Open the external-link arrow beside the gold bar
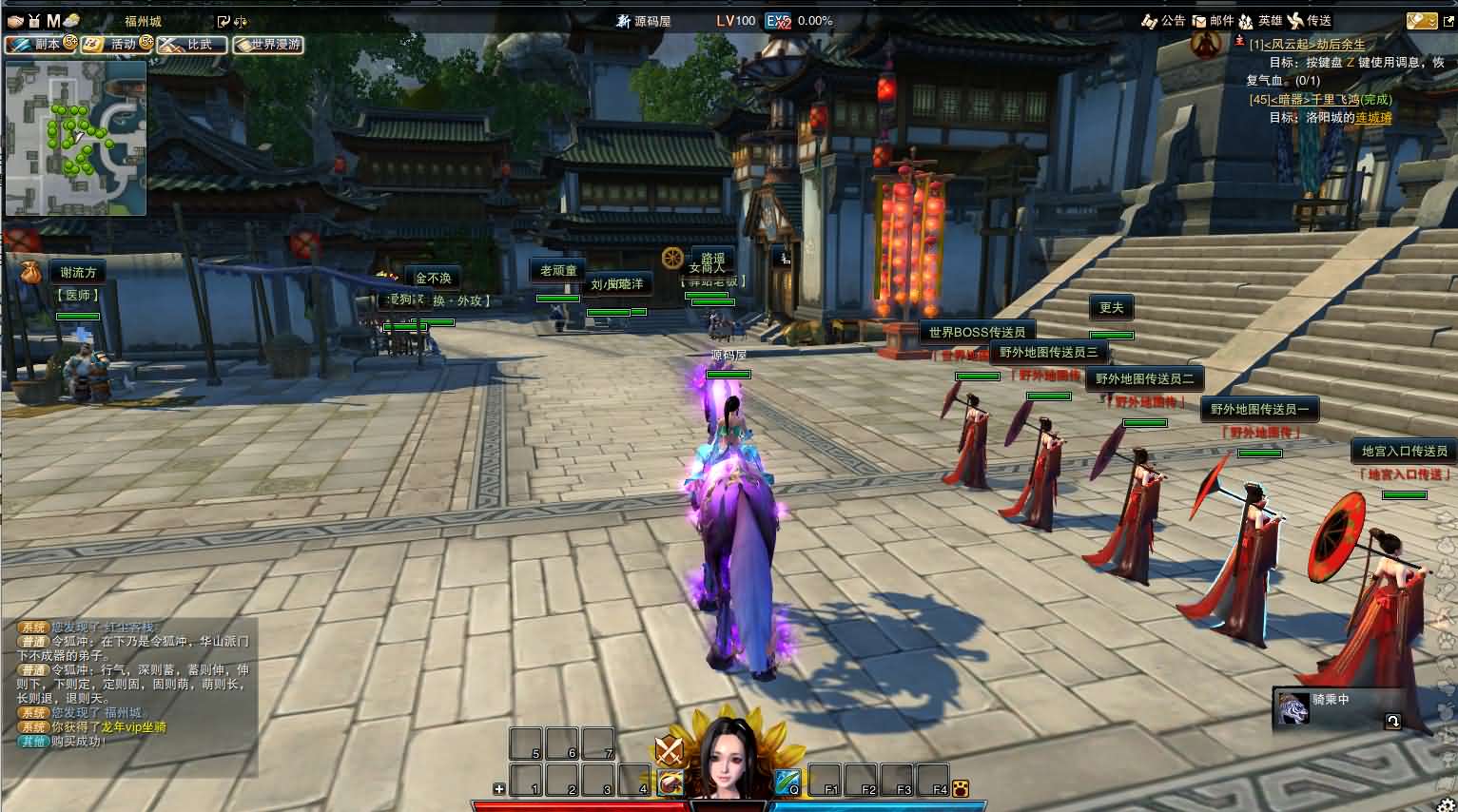1458x812 pixels. pos(1448,21)
